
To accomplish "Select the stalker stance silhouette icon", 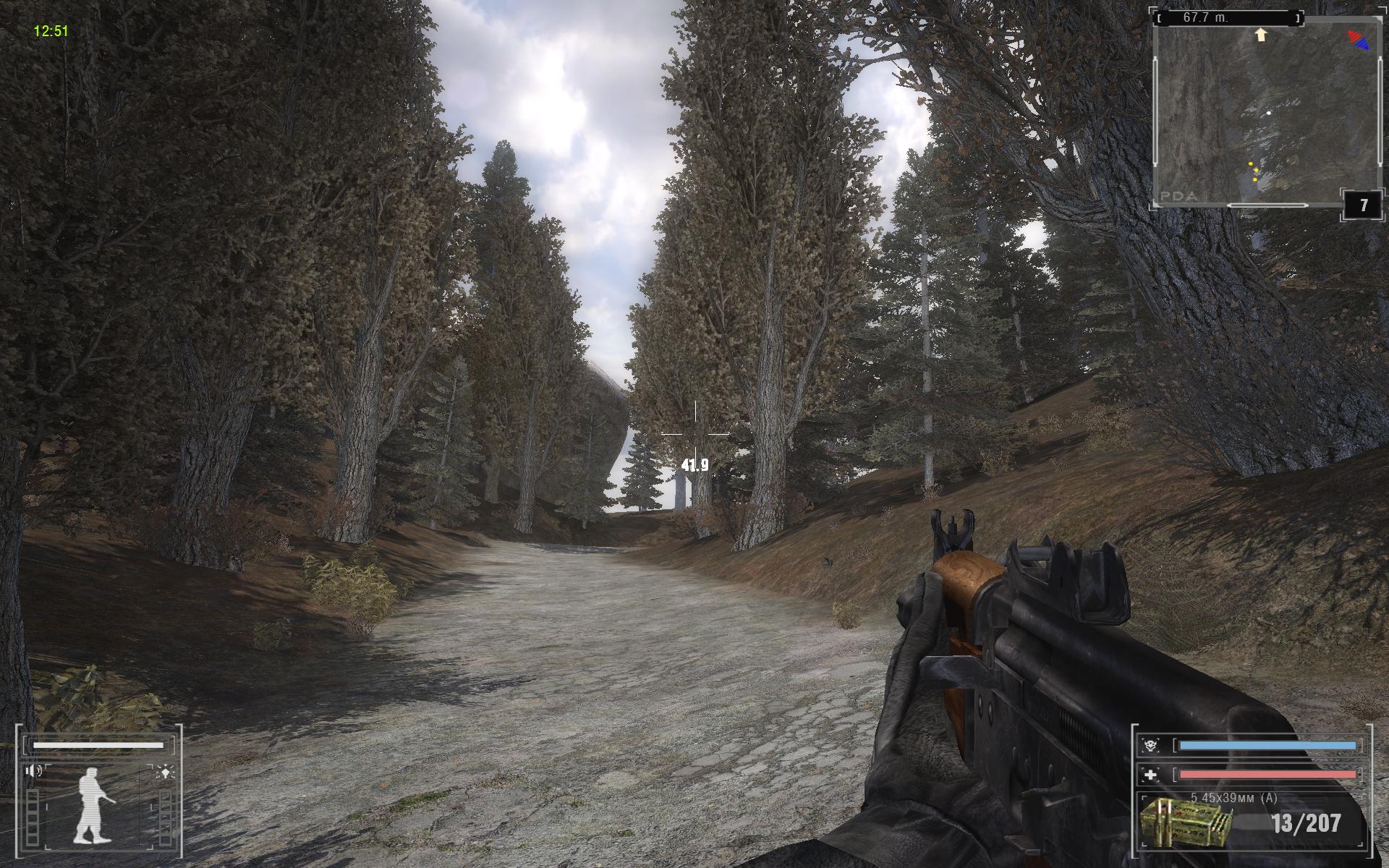I will [x=93, y=804].
